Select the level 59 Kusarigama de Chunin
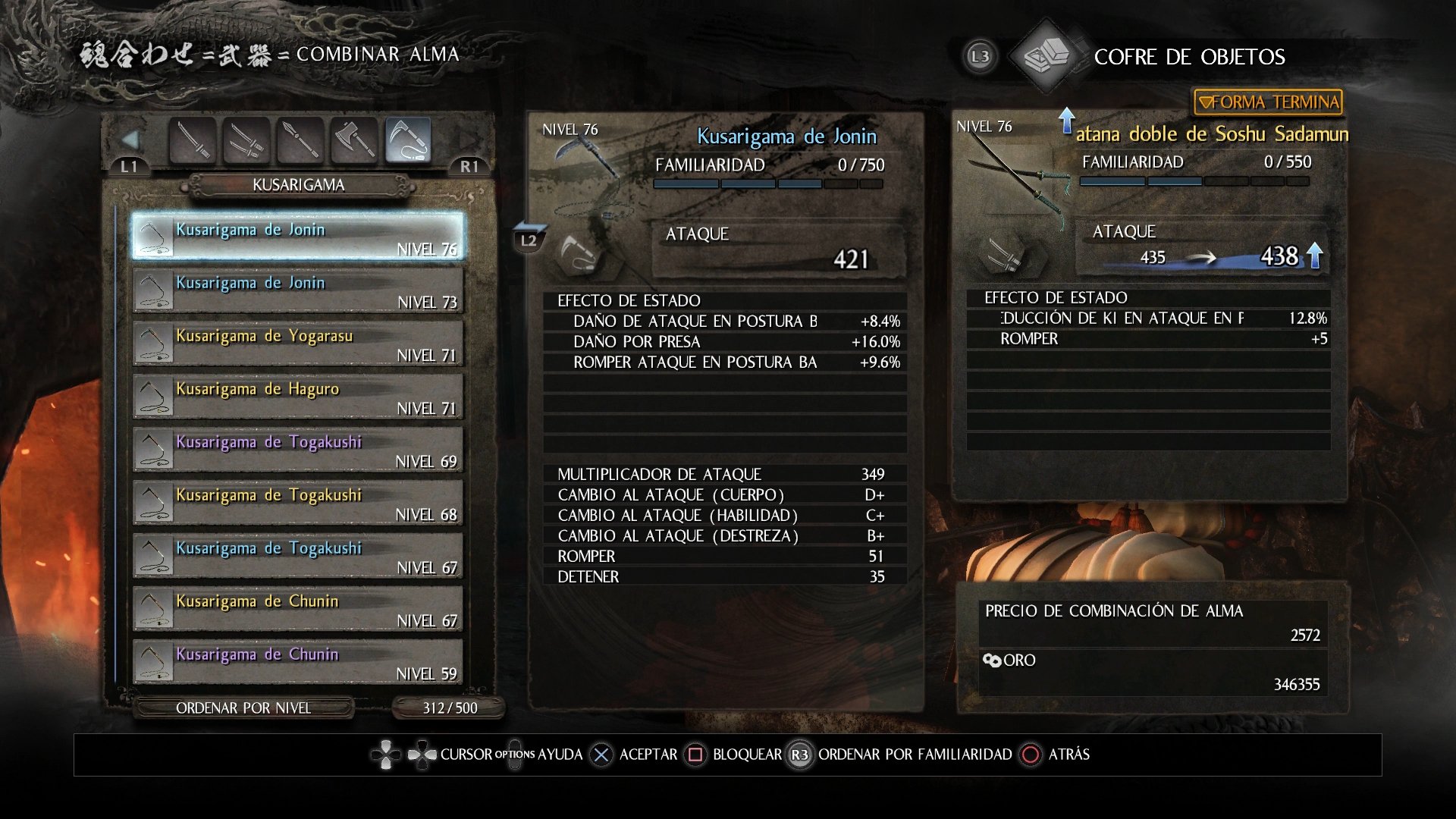Viewport: 1456px width, 819px height. click(x=297, y=662)
